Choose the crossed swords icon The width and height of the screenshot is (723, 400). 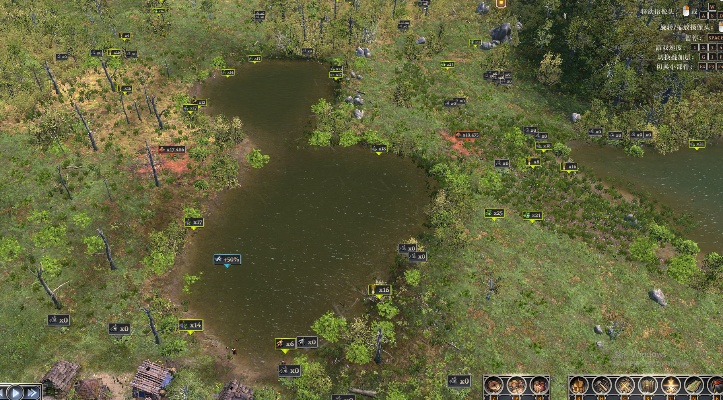(626, 385)
